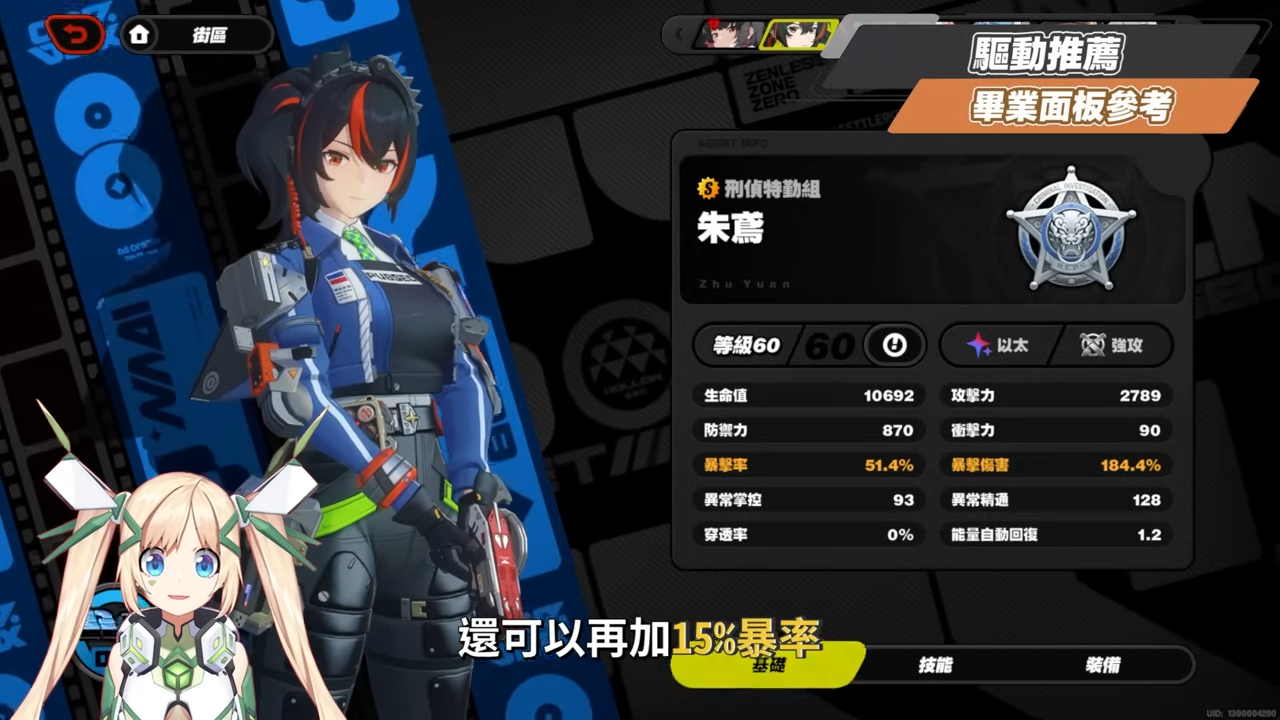1280x720 pixels.
Task: Click the 刑偵特勤組 faction badge emblem
Action: tap(1071, 229)
